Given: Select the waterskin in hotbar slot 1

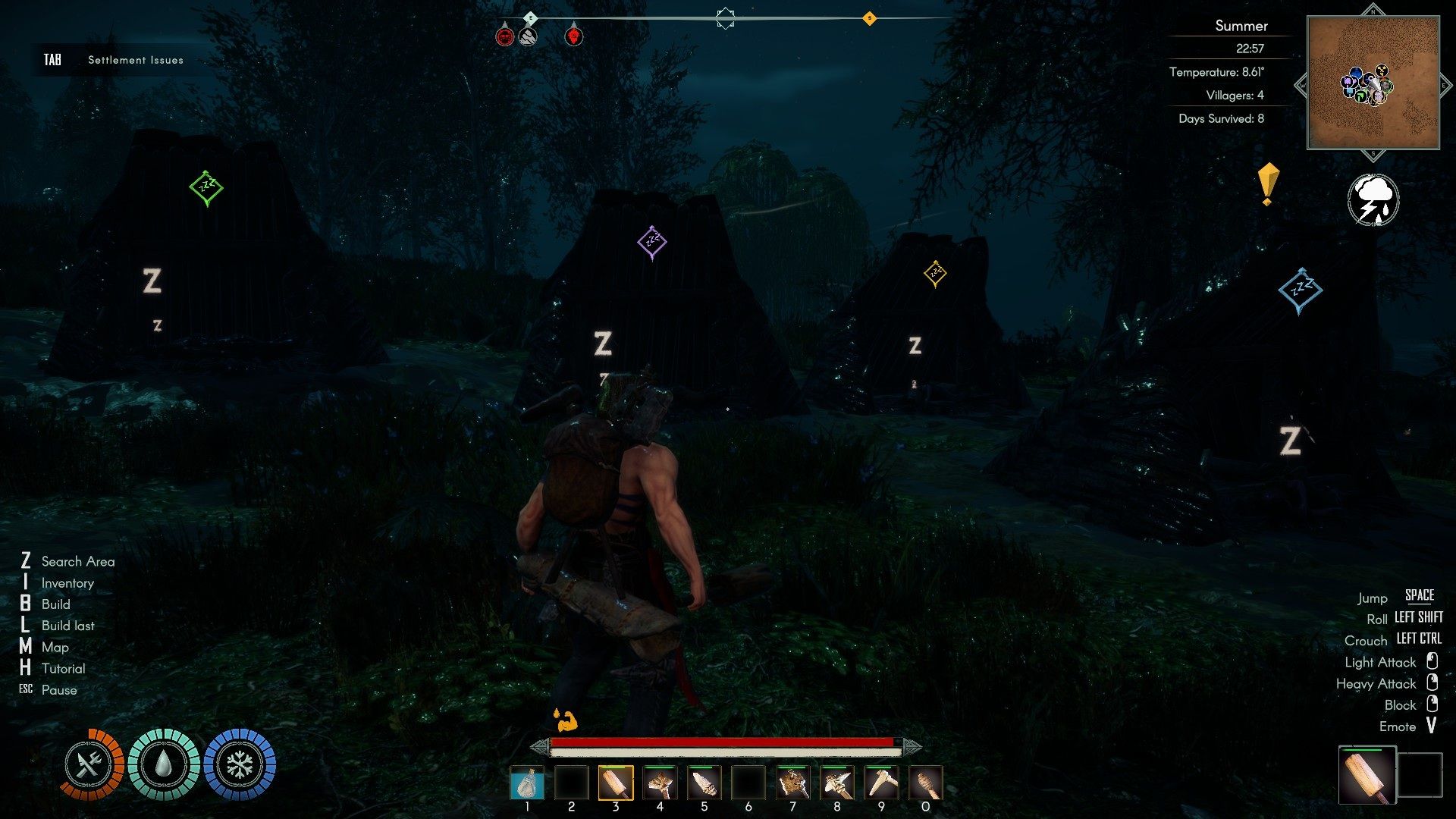Looking at the screenshot, I should click(527, 783).
